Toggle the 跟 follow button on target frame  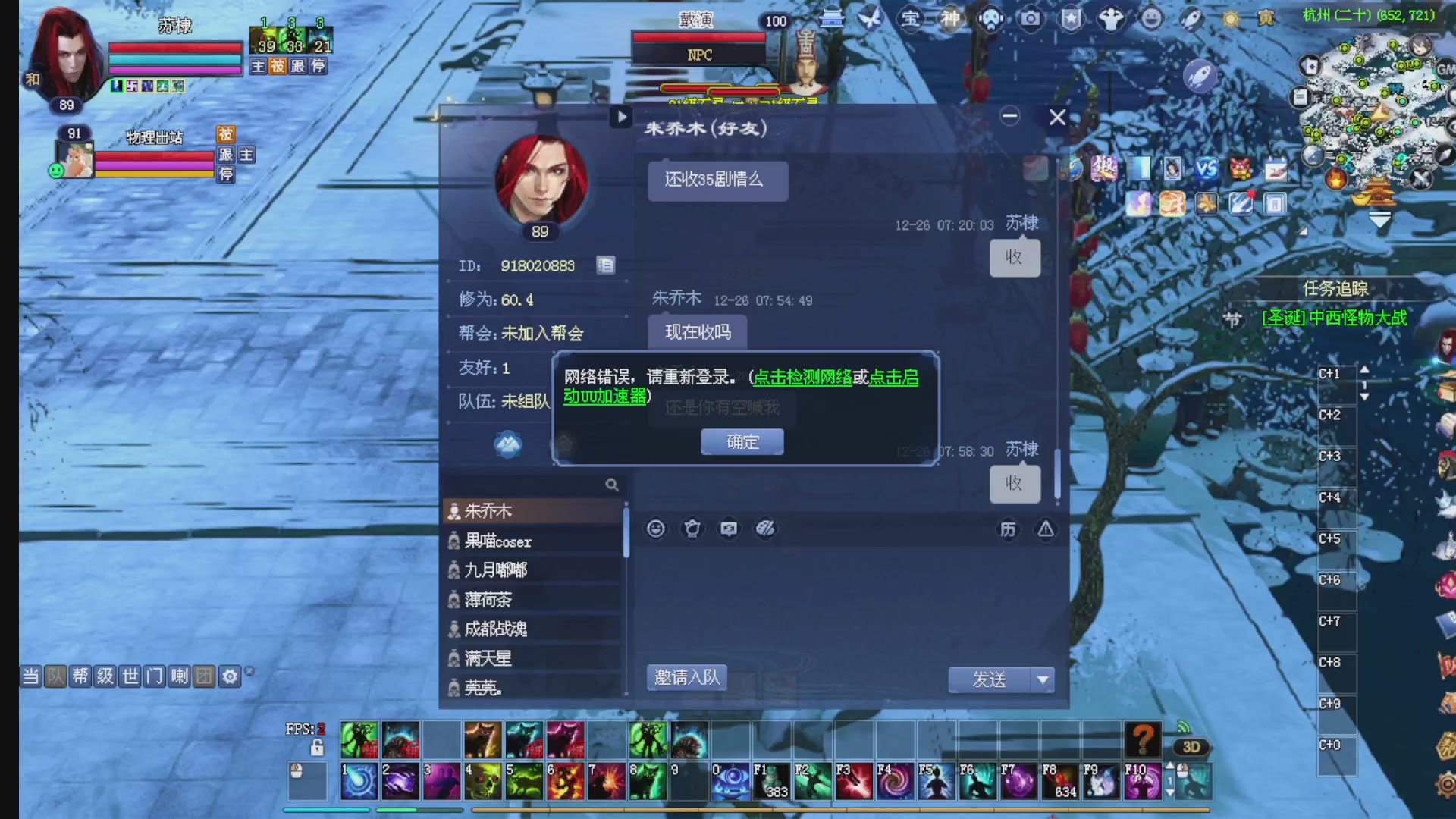(x=225, y=155)
